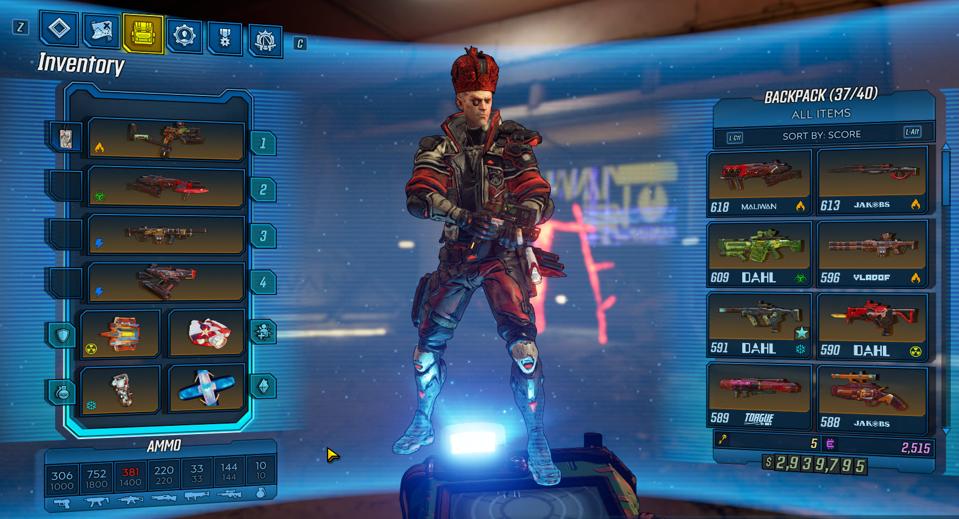Pick the equipped blue artifact slot
959x519 pixels.
click(x=206, y=388)
